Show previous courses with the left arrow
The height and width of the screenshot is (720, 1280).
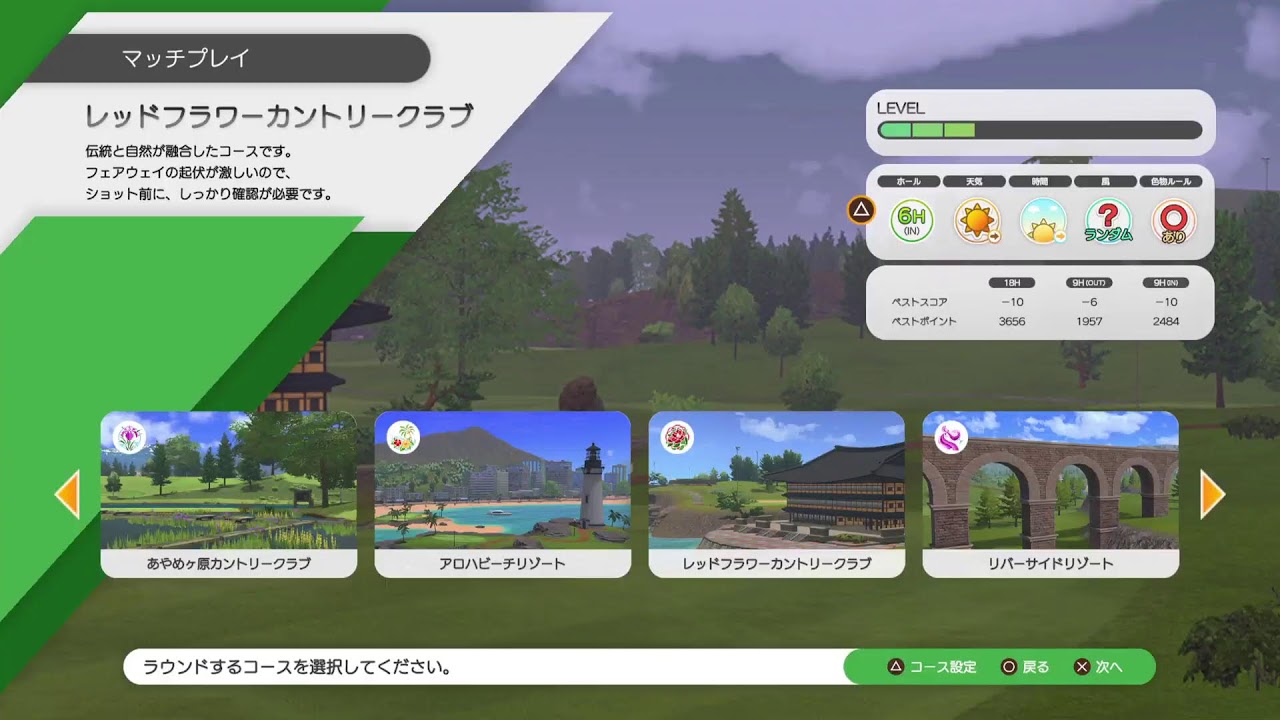point(67,494)
